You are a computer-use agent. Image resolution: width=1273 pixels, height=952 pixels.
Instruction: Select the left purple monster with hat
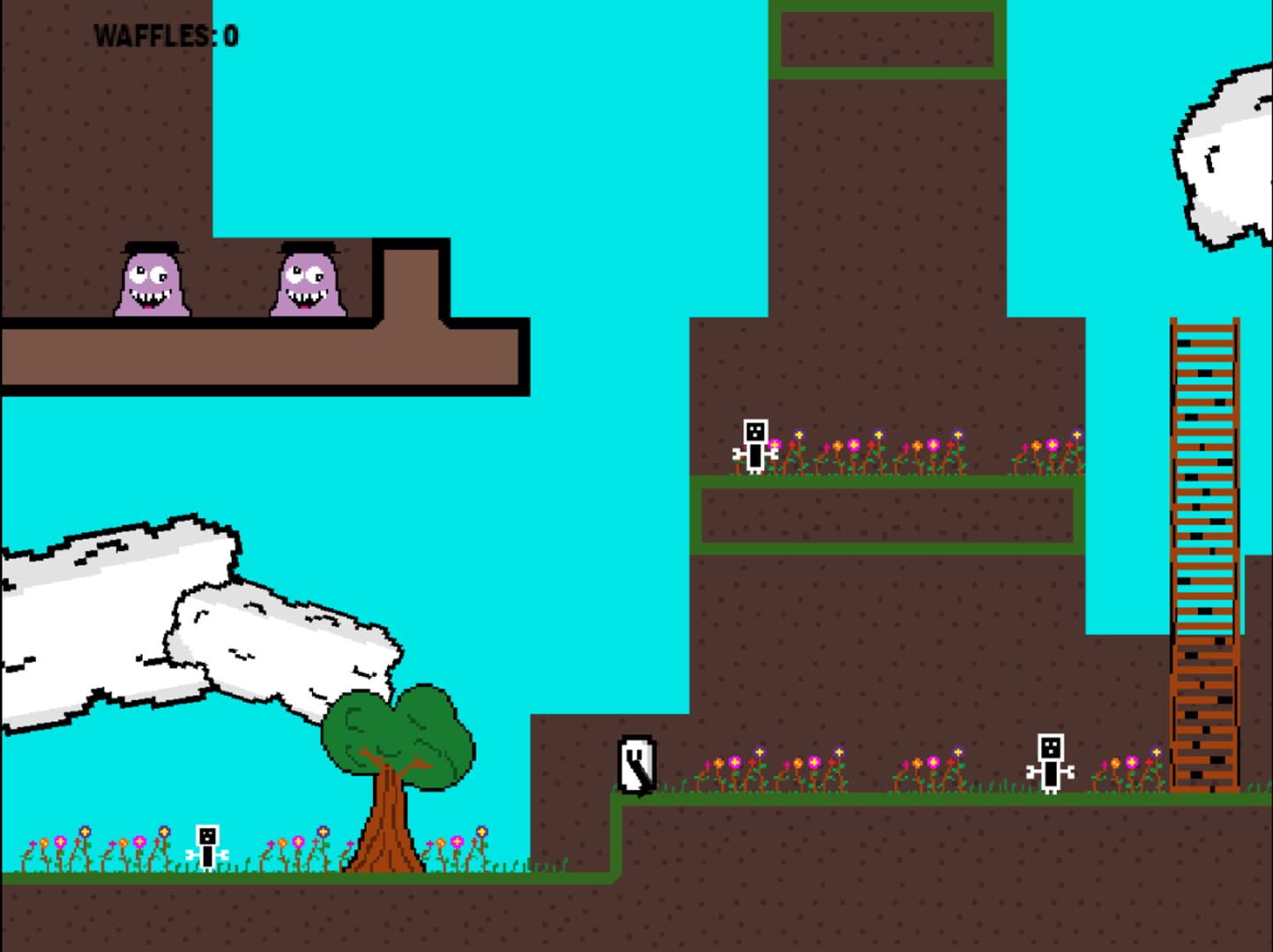point(152,282)
